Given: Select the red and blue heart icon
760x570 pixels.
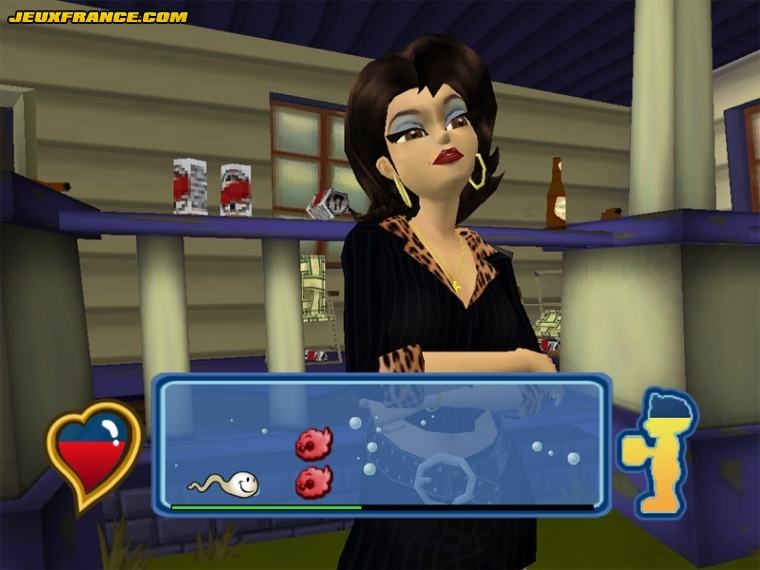Looking at the screenshot, I should [x=93, y=455].
